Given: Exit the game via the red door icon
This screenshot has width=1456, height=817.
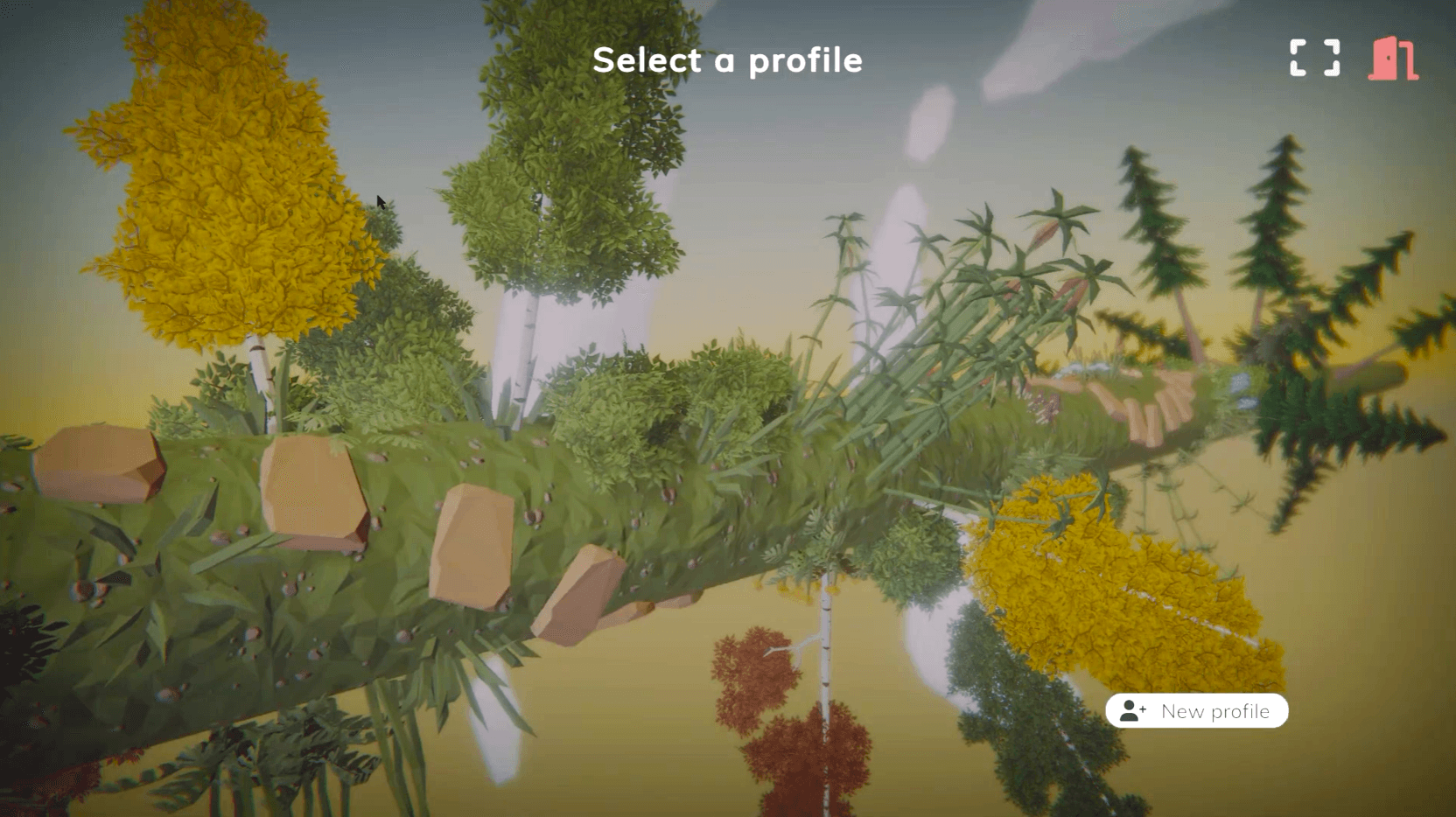Looking at the screenshot, I should point(1393,58).
